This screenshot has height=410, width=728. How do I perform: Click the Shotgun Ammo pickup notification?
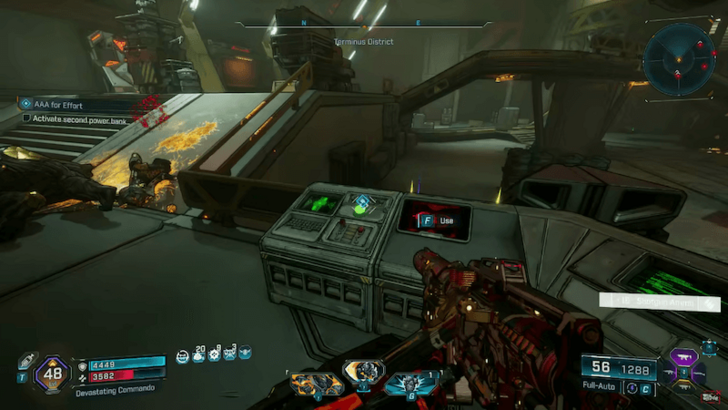(x=659, y=299)
